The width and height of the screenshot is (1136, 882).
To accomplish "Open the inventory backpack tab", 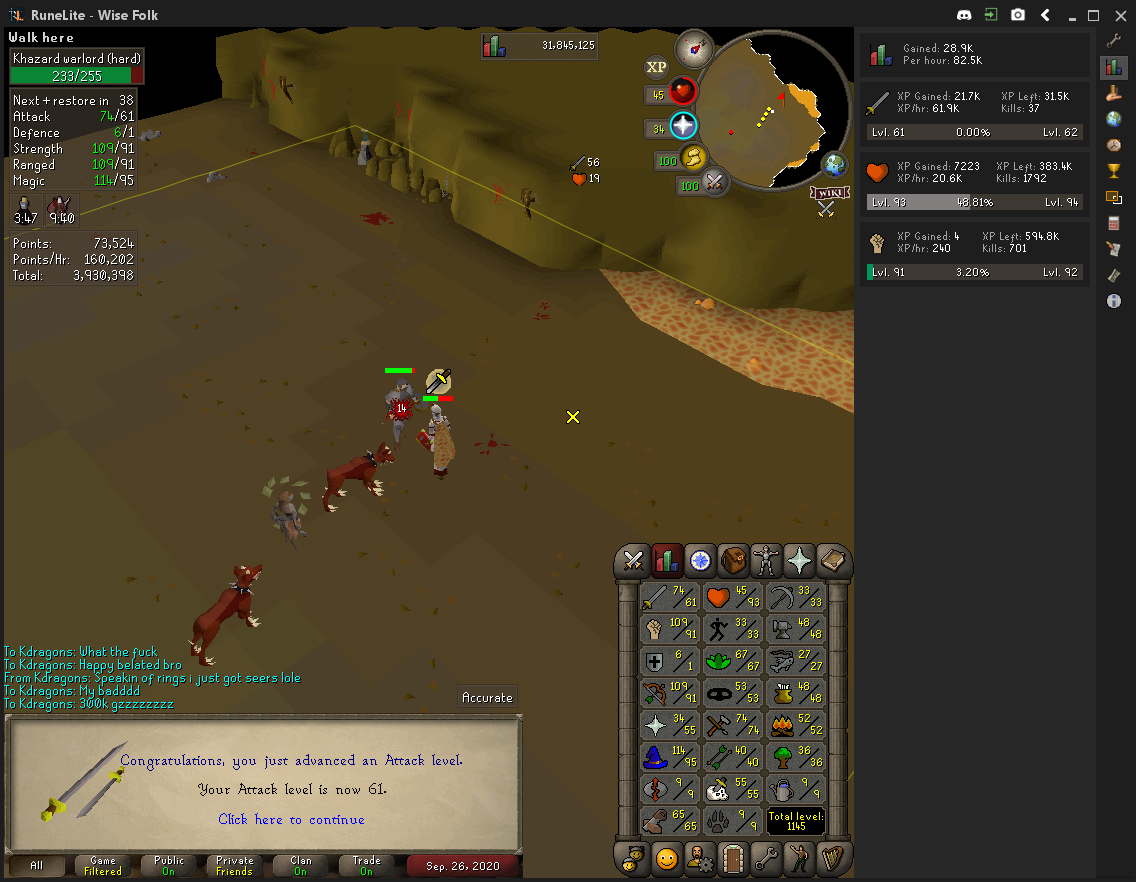I will click(733, 561).
